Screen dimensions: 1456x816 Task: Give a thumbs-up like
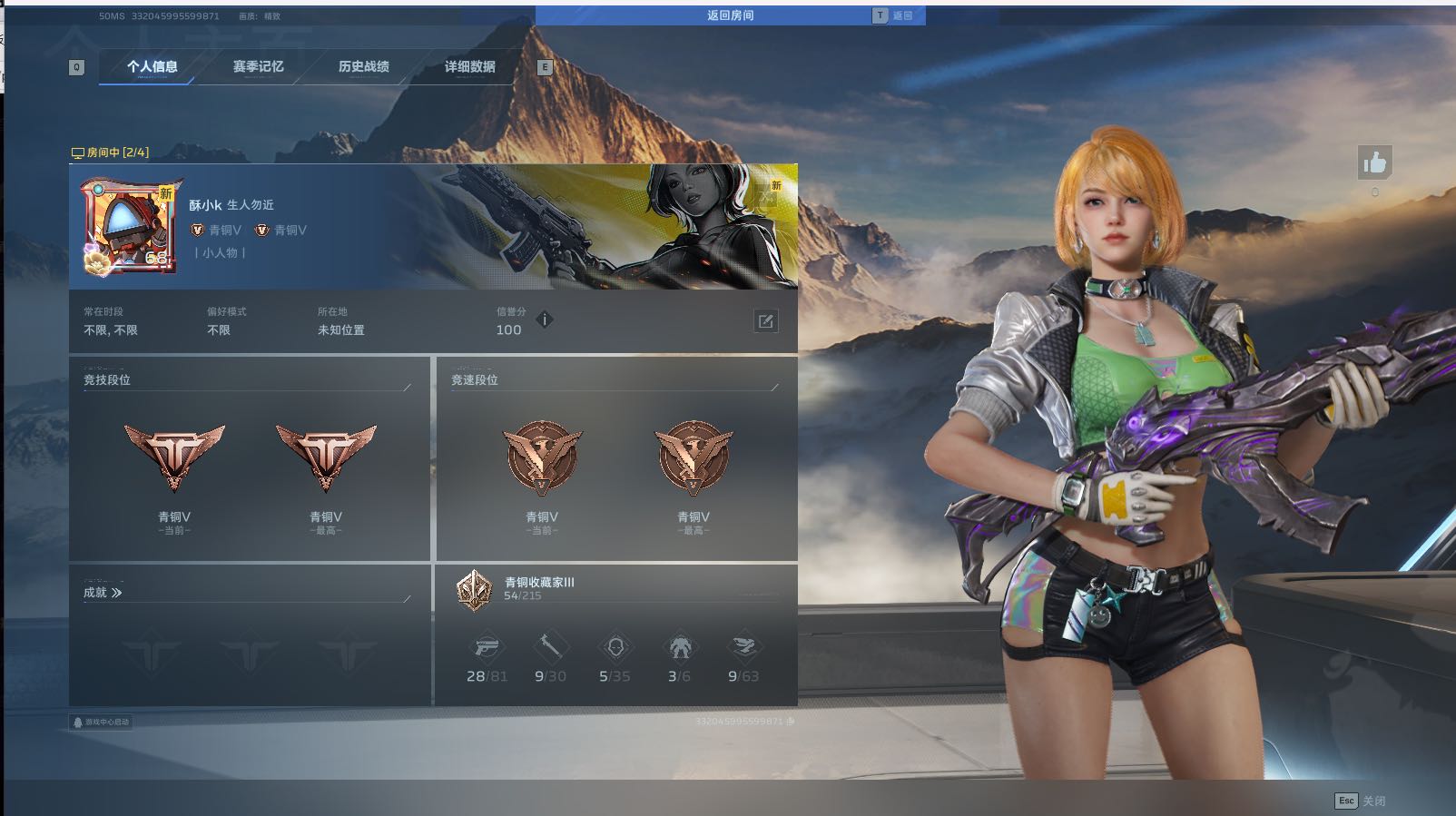pos(1374,163)
